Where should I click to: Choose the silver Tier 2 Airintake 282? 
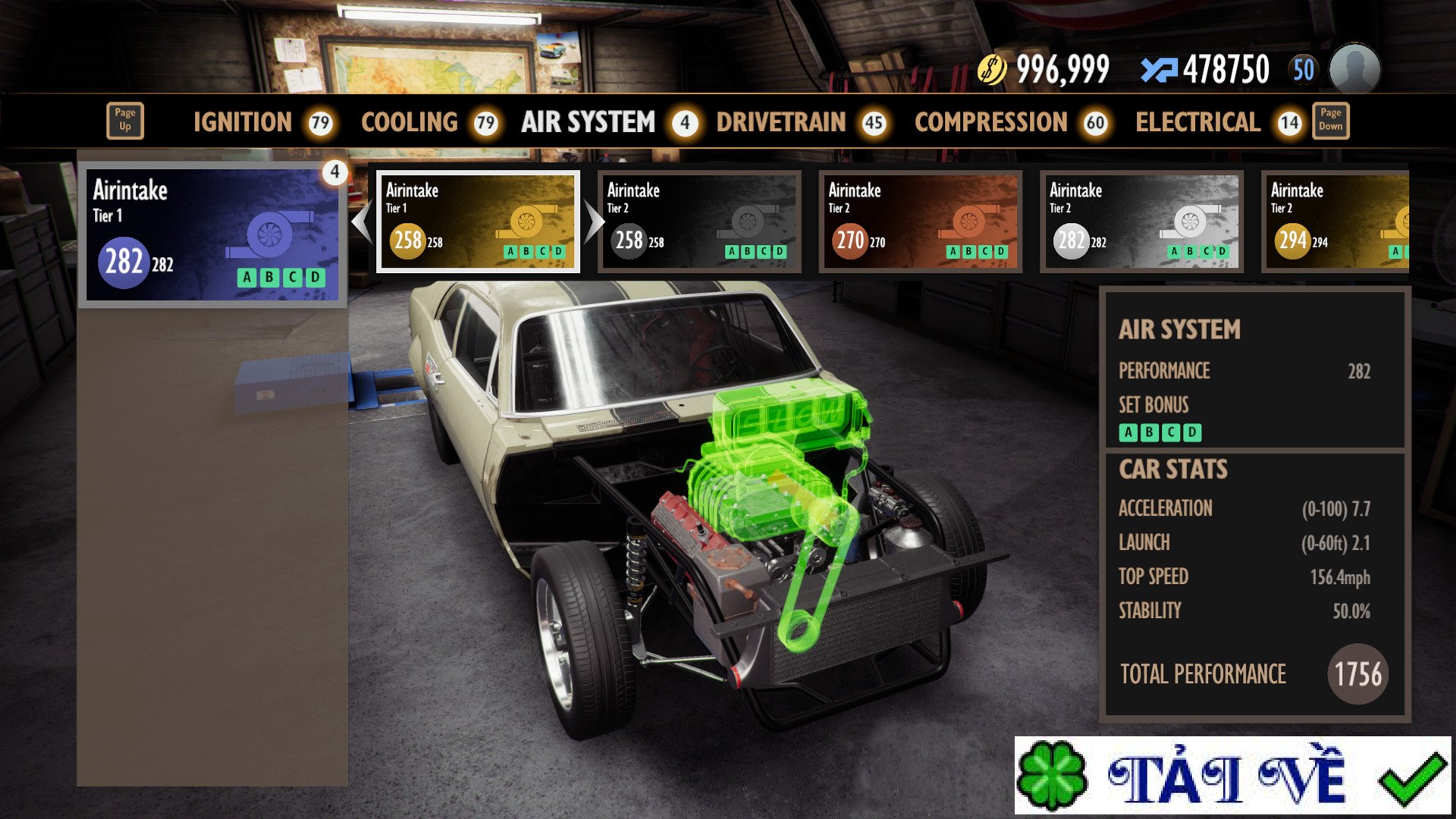tap(1142, 221)
